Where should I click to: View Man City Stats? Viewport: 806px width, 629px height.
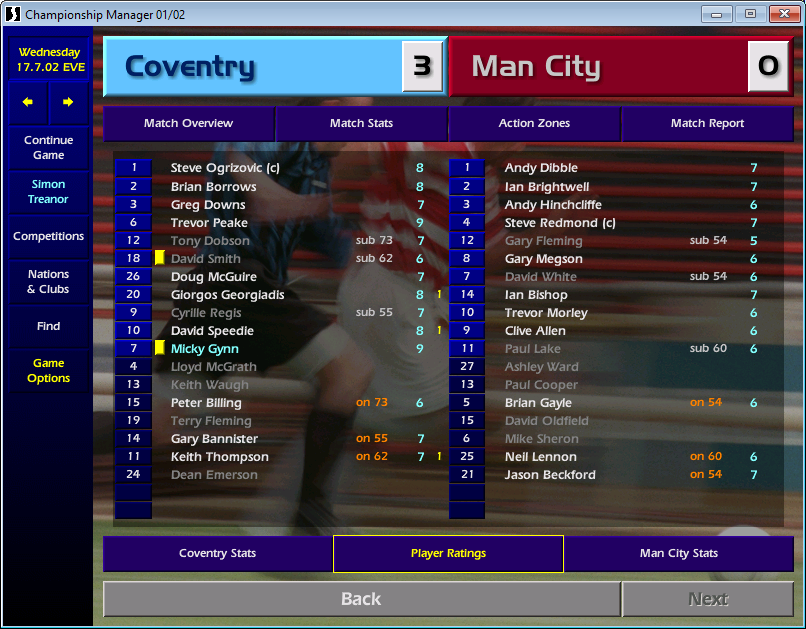coord(679,554)
